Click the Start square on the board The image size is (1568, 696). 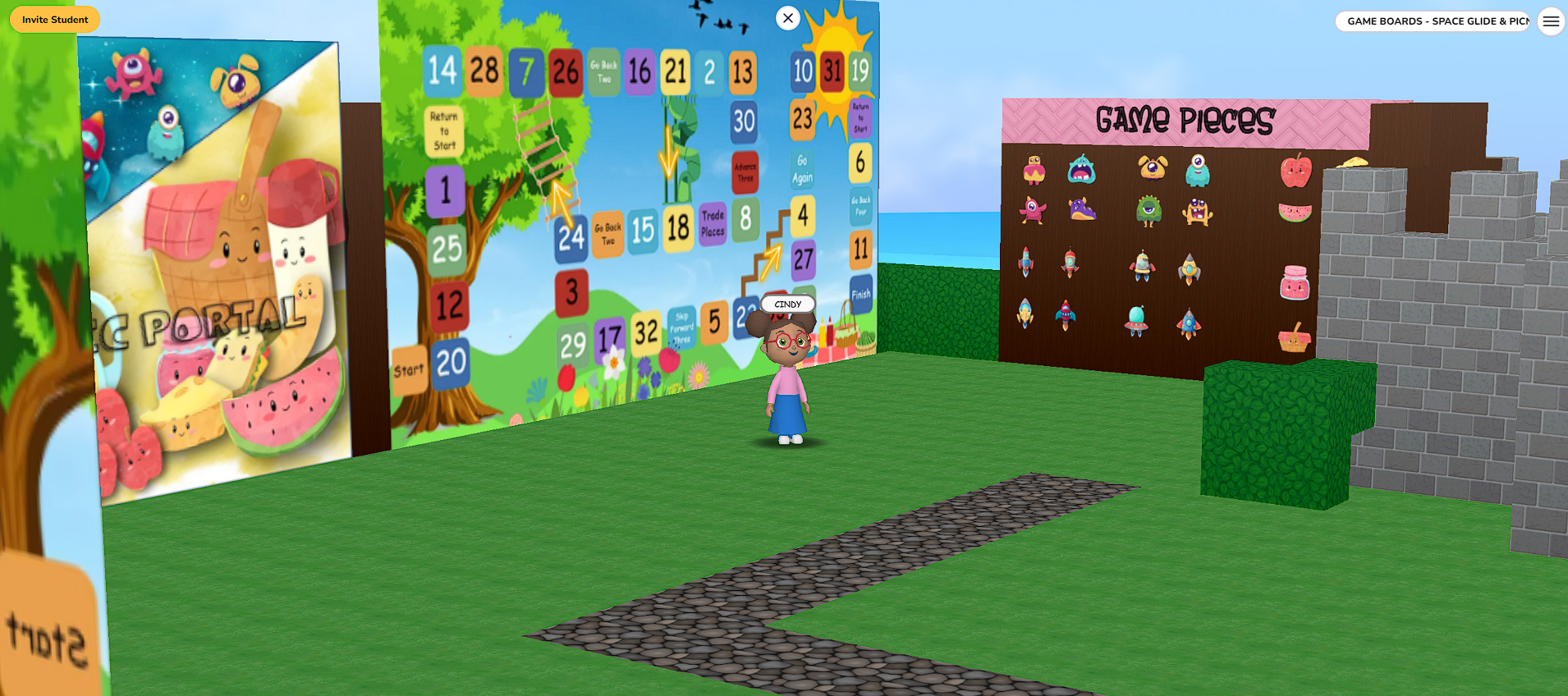point(408,369)
